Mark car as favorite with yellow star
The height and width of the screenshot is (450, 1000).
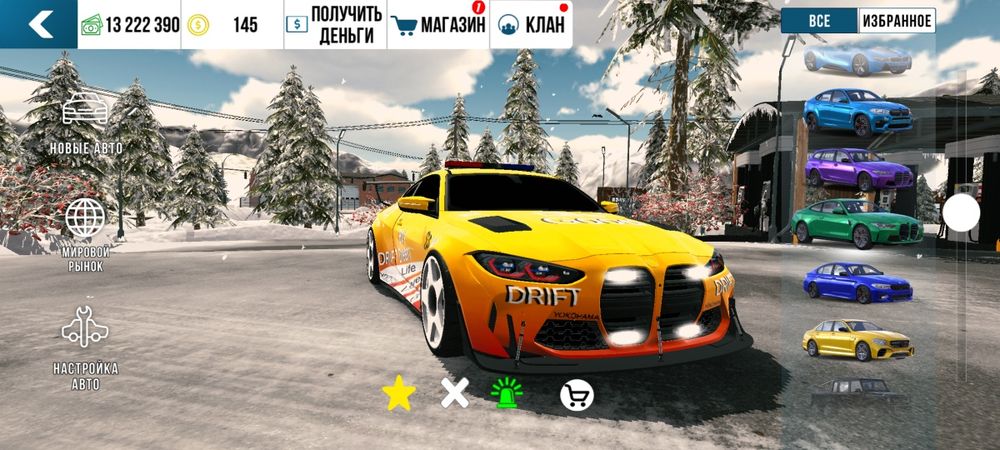tap(399, 395)
